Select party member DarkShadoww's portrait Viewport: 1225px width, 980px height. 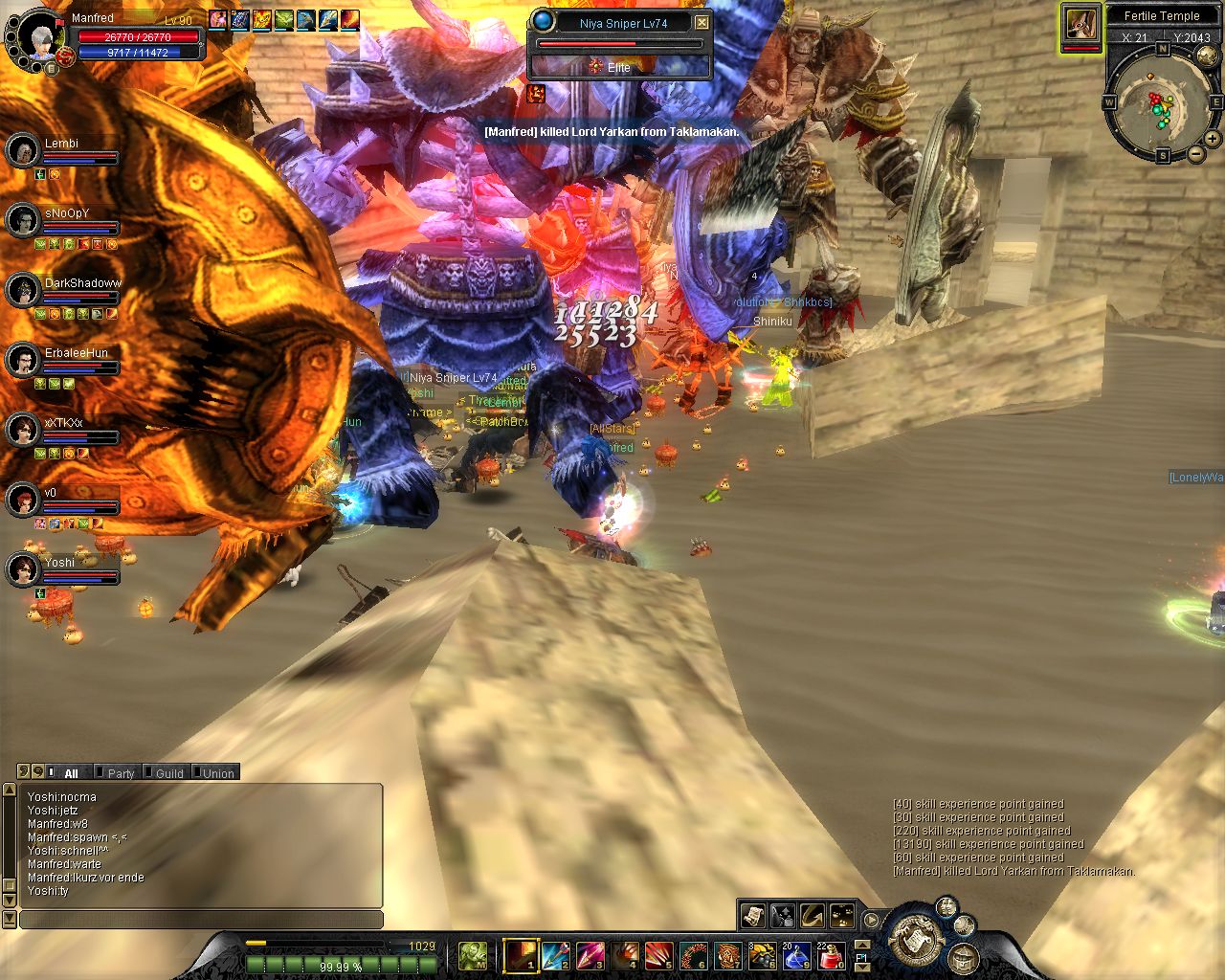click(x=22, y=290)
